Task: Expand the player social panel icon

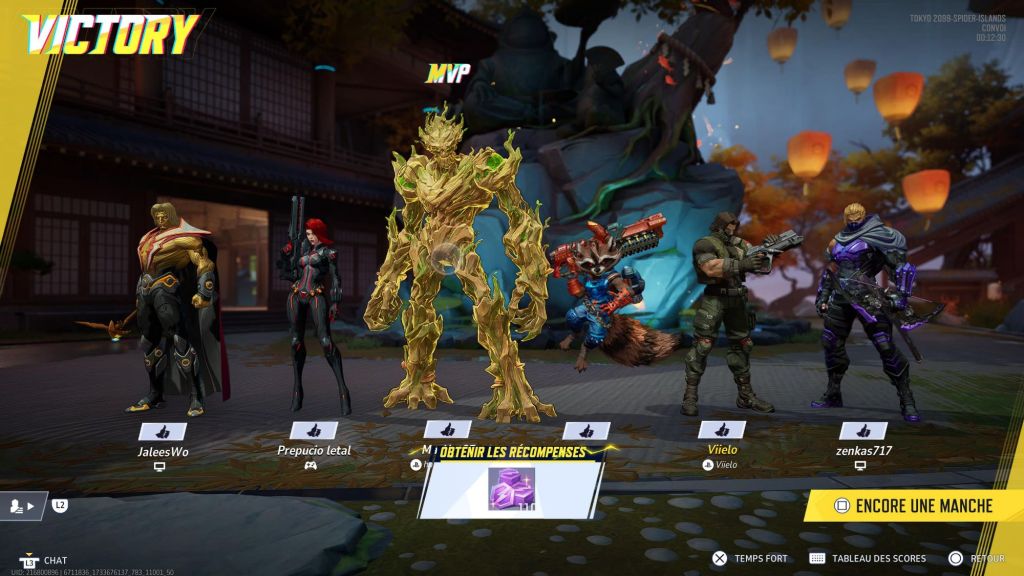Action: click(x=22, y=506)
